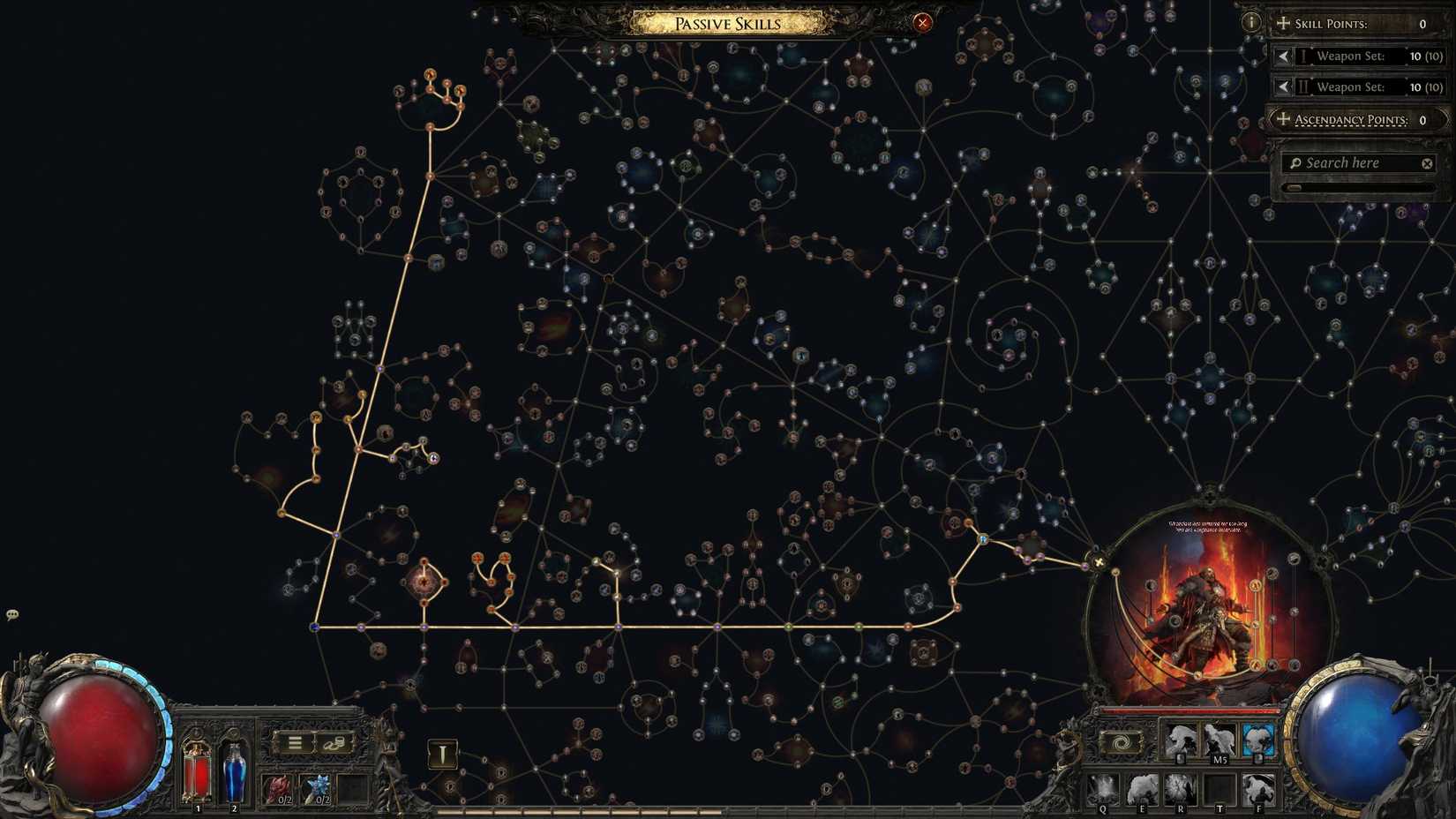Click the chain link icon next to the menu
The width and height of the screenshot is (1456, 819).
(334, 743)
